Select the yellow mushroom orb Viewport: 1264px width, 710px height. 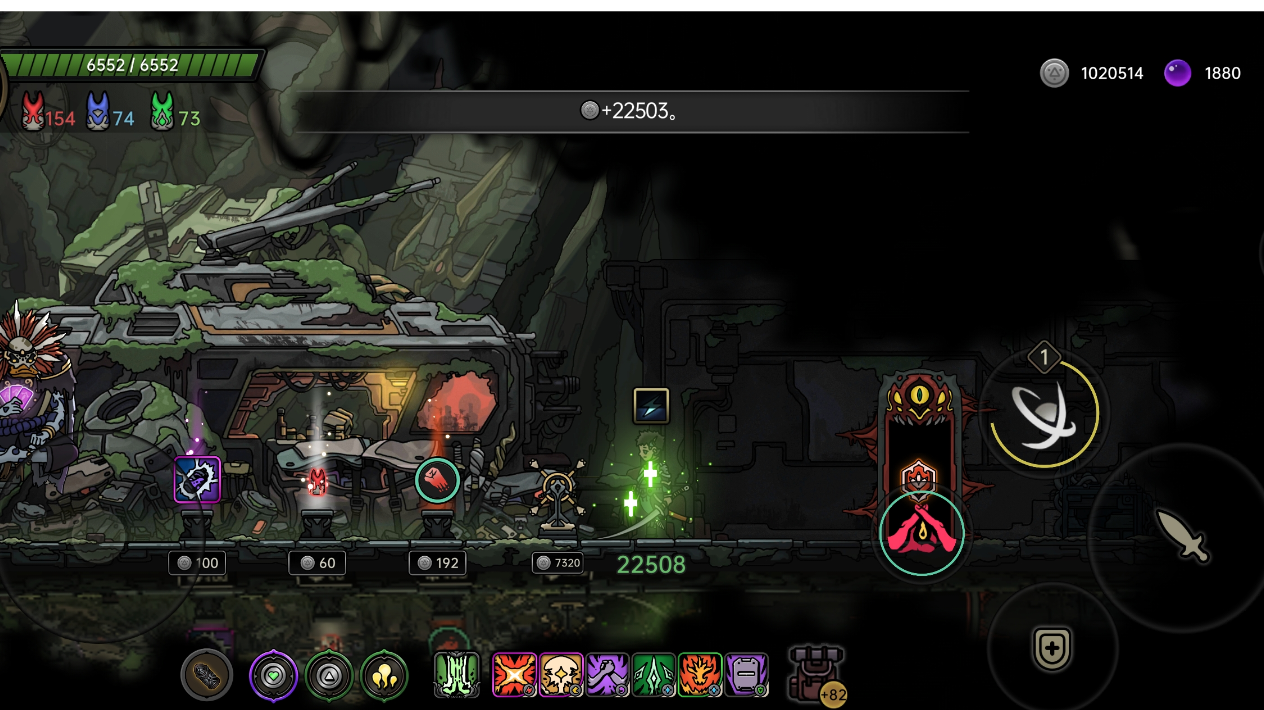click(384, 676)
